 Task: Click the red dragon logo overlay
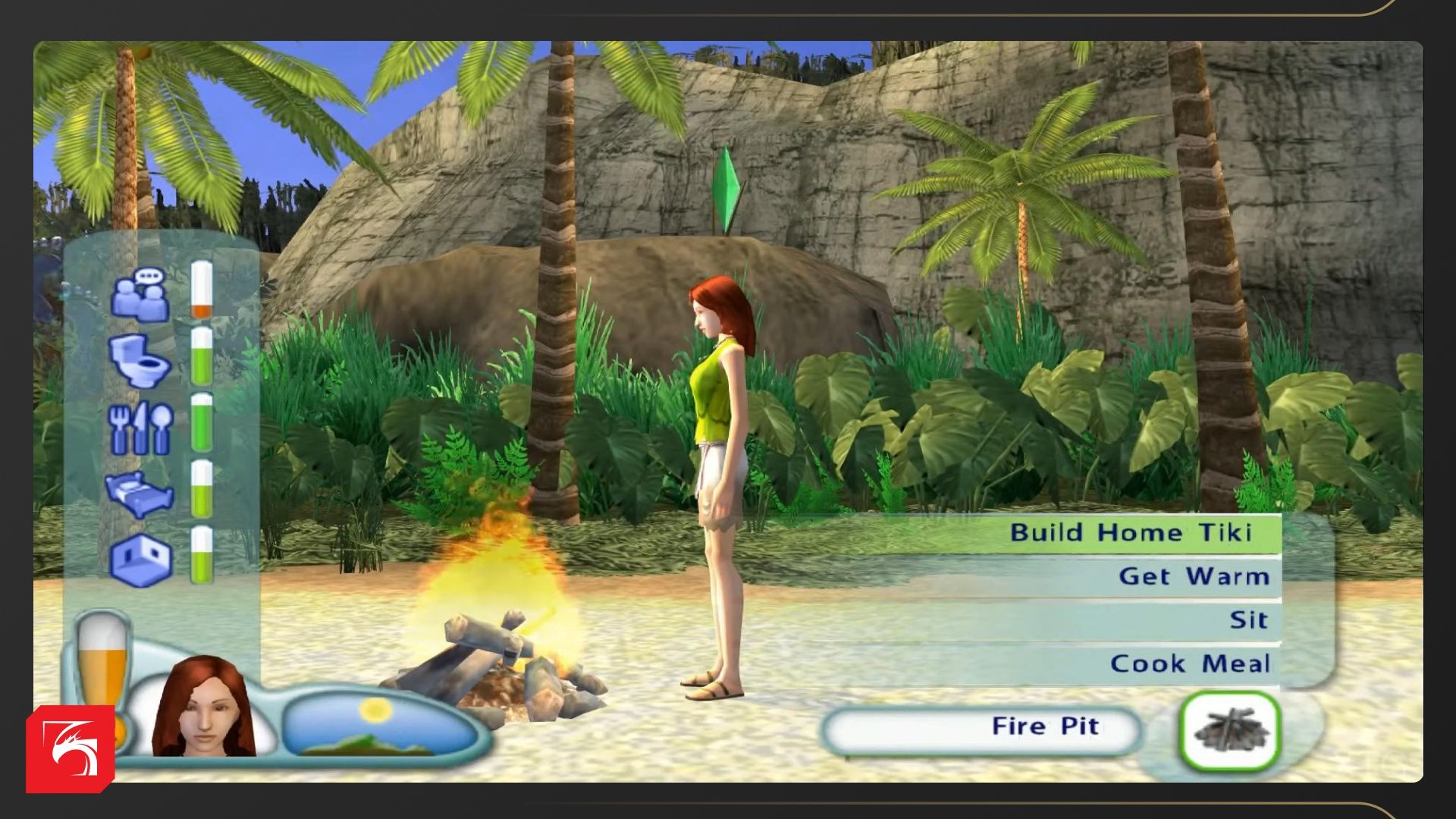tap(71, 749)
